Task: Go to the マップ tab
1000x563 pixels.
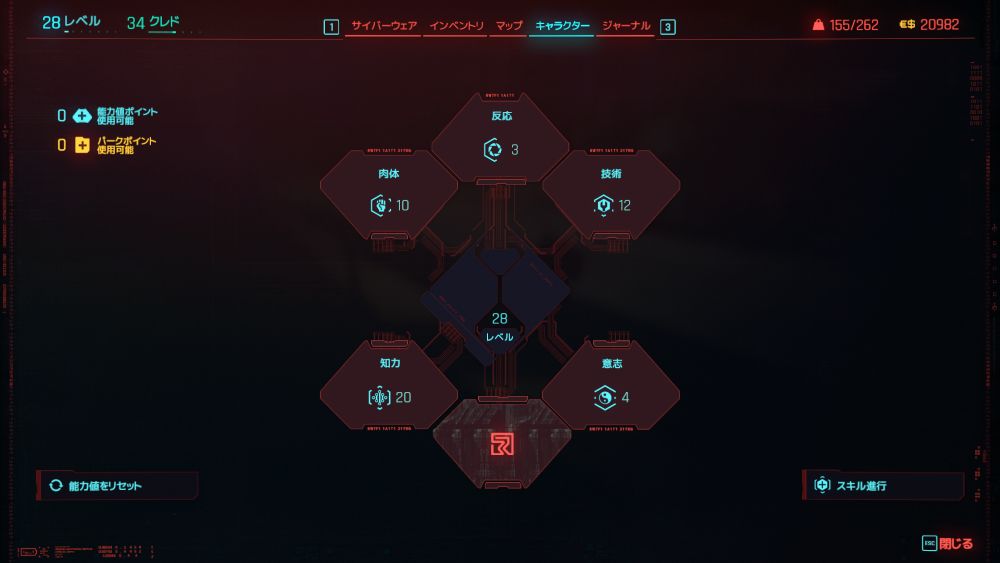Action: [x=509, y=26]
